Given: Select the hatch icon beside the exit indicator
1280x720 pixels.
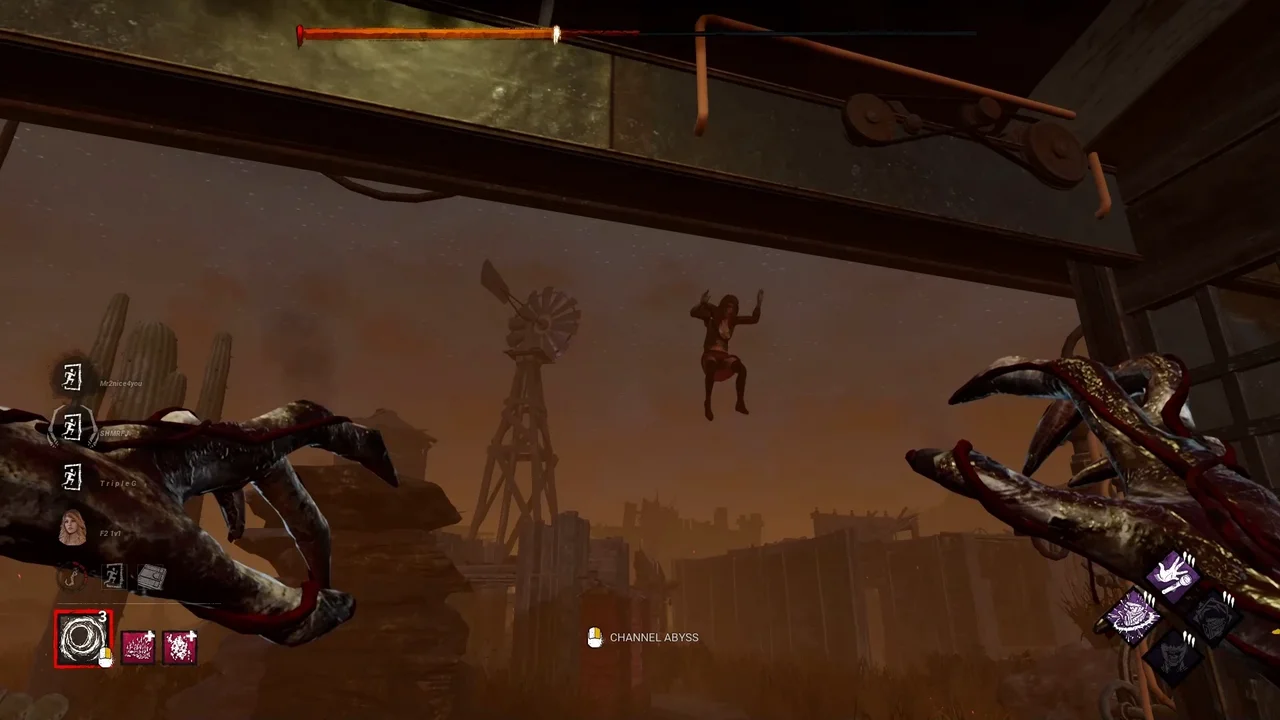Looking at the screenshot, I should coord(152,577).
